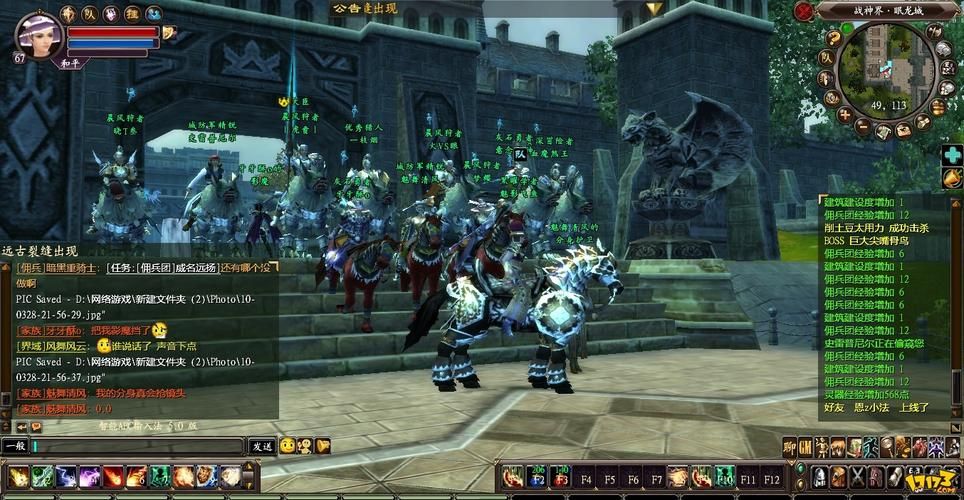Open the 聊 chat button
Image resolution: width=964 pixels, height=500 pixels.
(789, 447)
